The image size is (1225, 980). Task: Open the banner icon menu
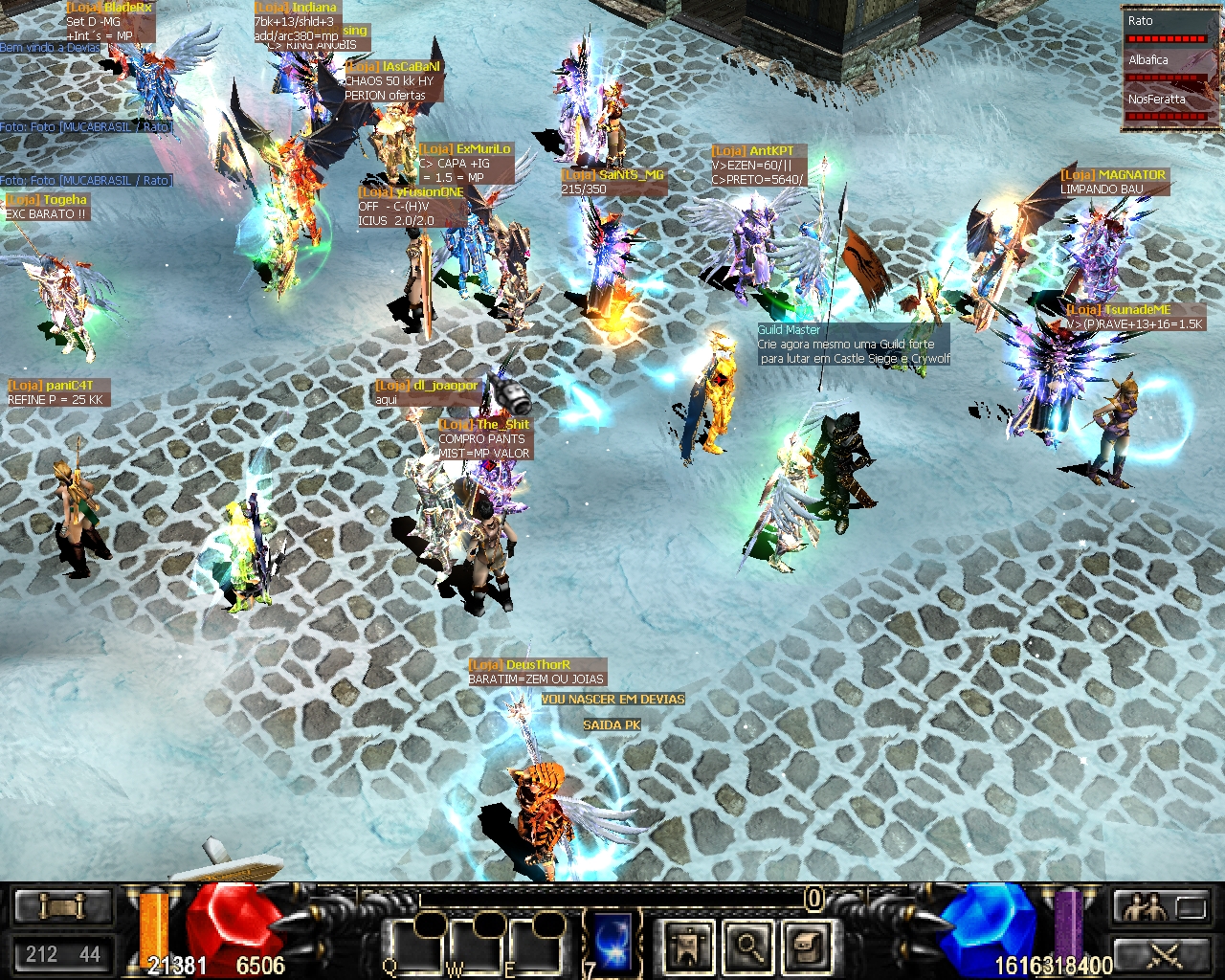tap(688, 947)
